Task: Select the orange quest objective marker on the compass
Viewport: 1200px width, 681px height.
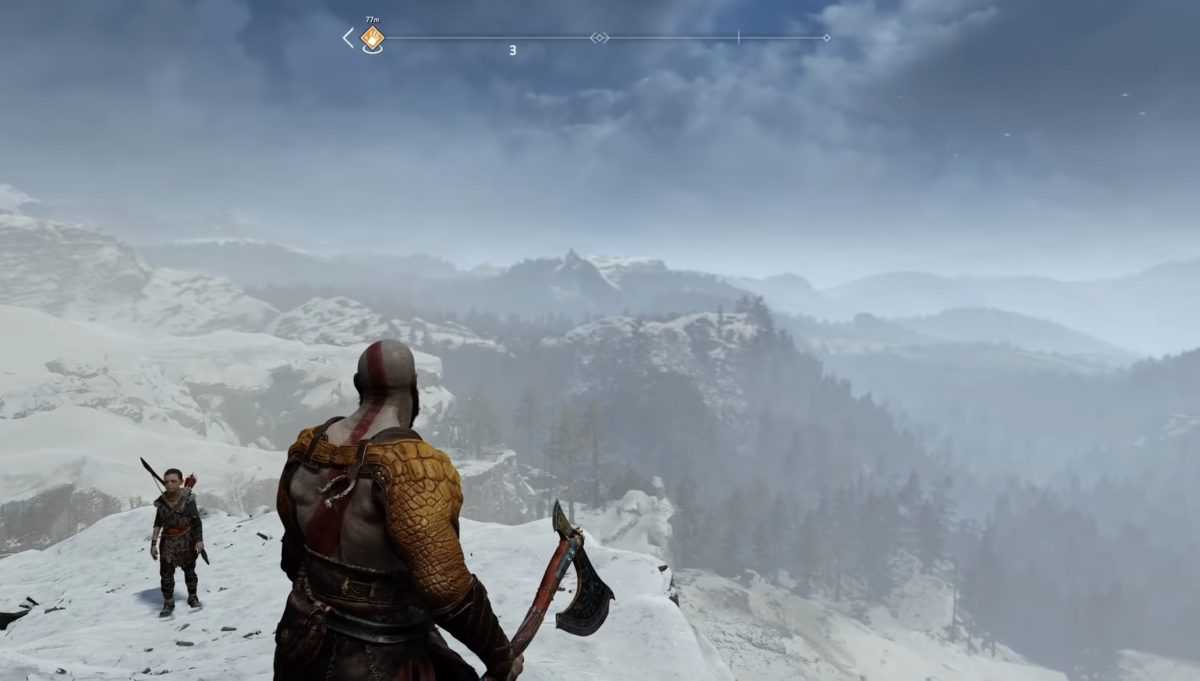Action: point(372,38)
